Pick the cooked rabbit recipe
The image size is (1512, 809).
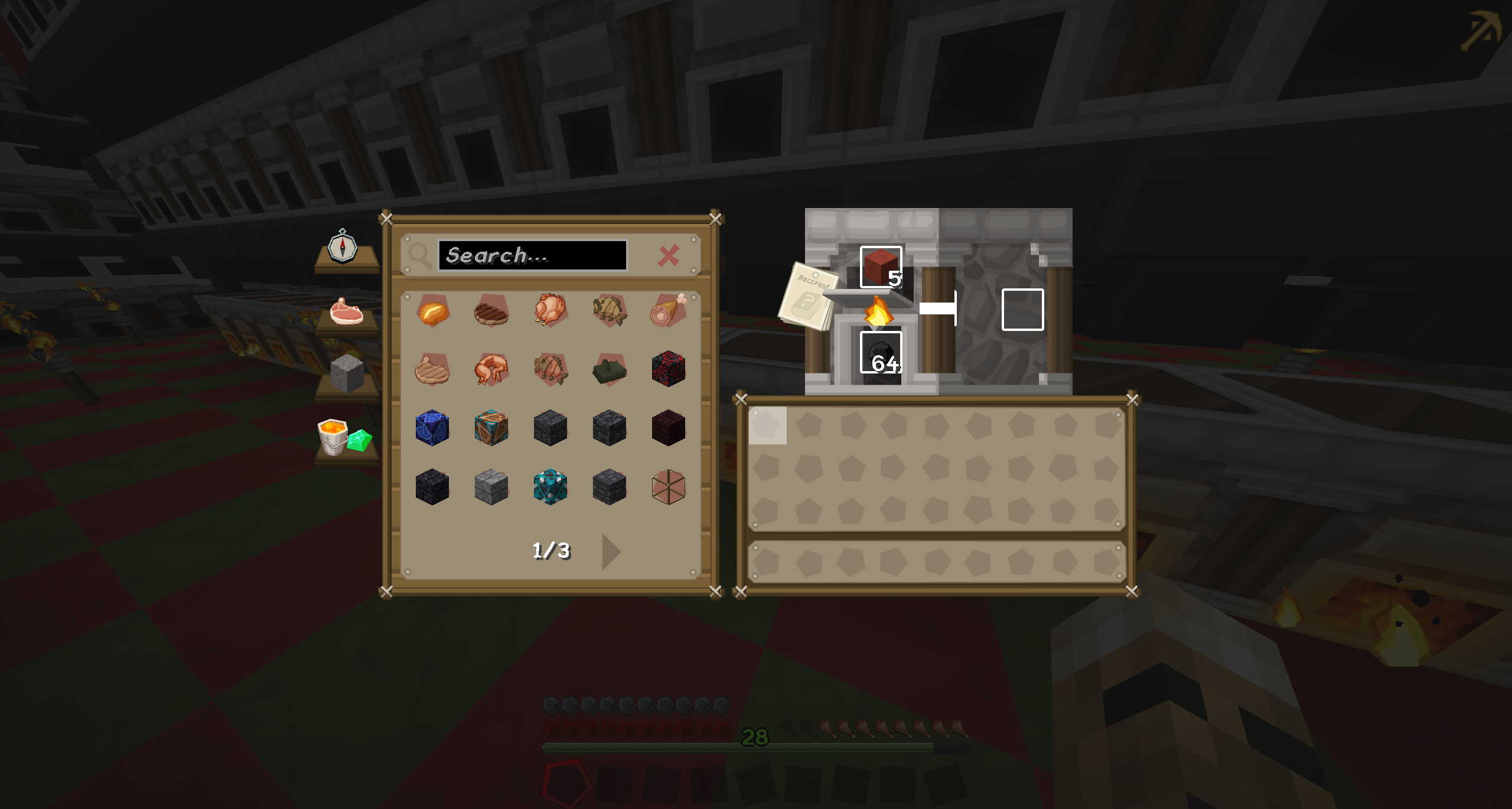tap(491, 369)
